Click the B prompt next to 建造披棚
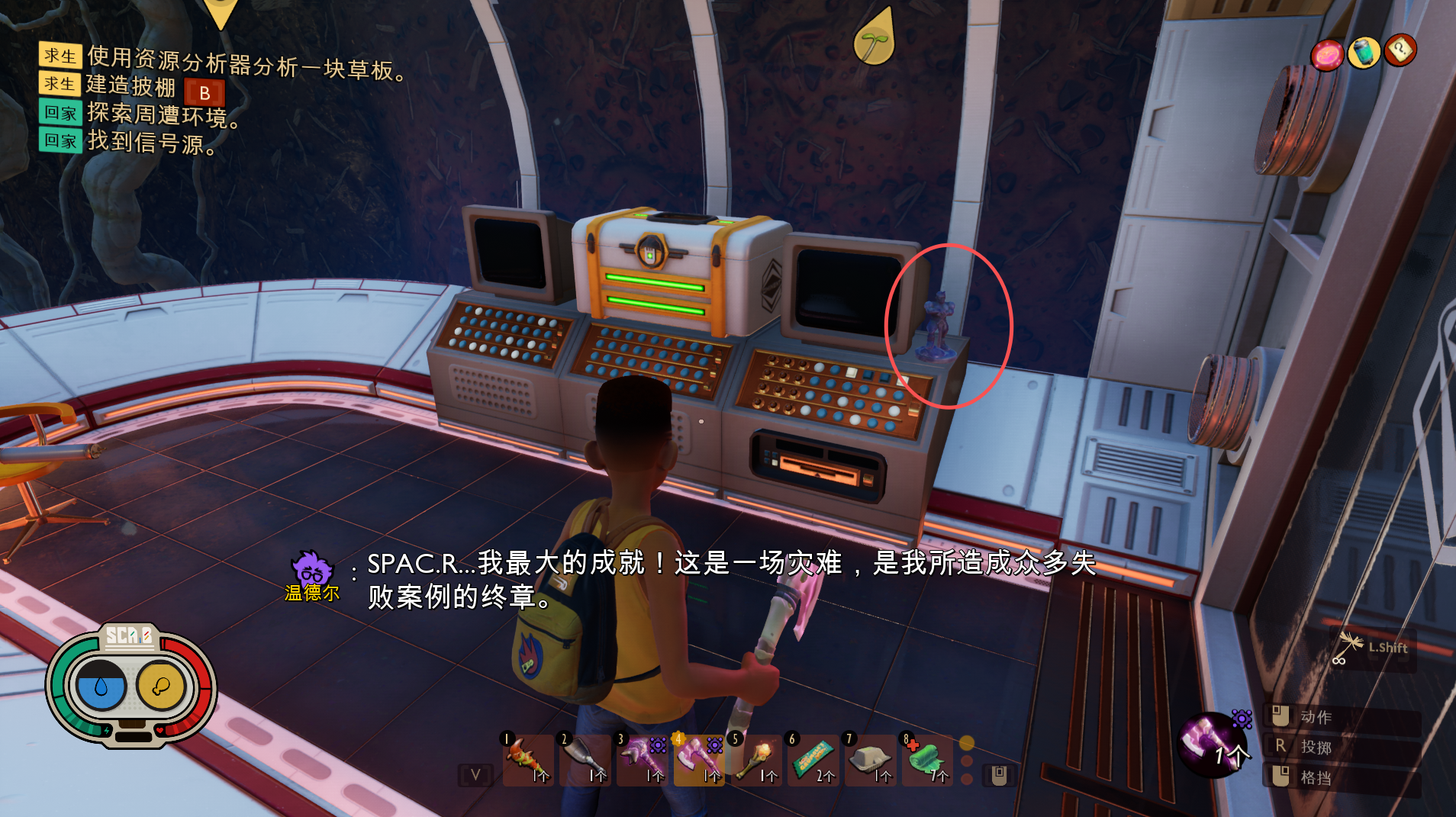This screenshot has height=817, width=1456. 205,92
